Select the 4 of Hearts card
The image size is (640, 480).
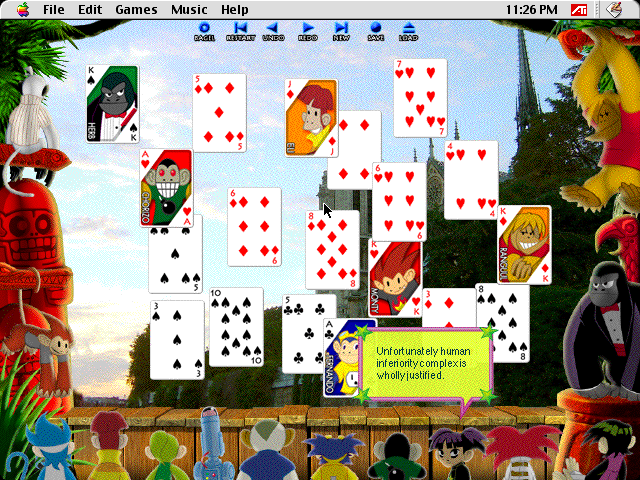click(471, 179)
